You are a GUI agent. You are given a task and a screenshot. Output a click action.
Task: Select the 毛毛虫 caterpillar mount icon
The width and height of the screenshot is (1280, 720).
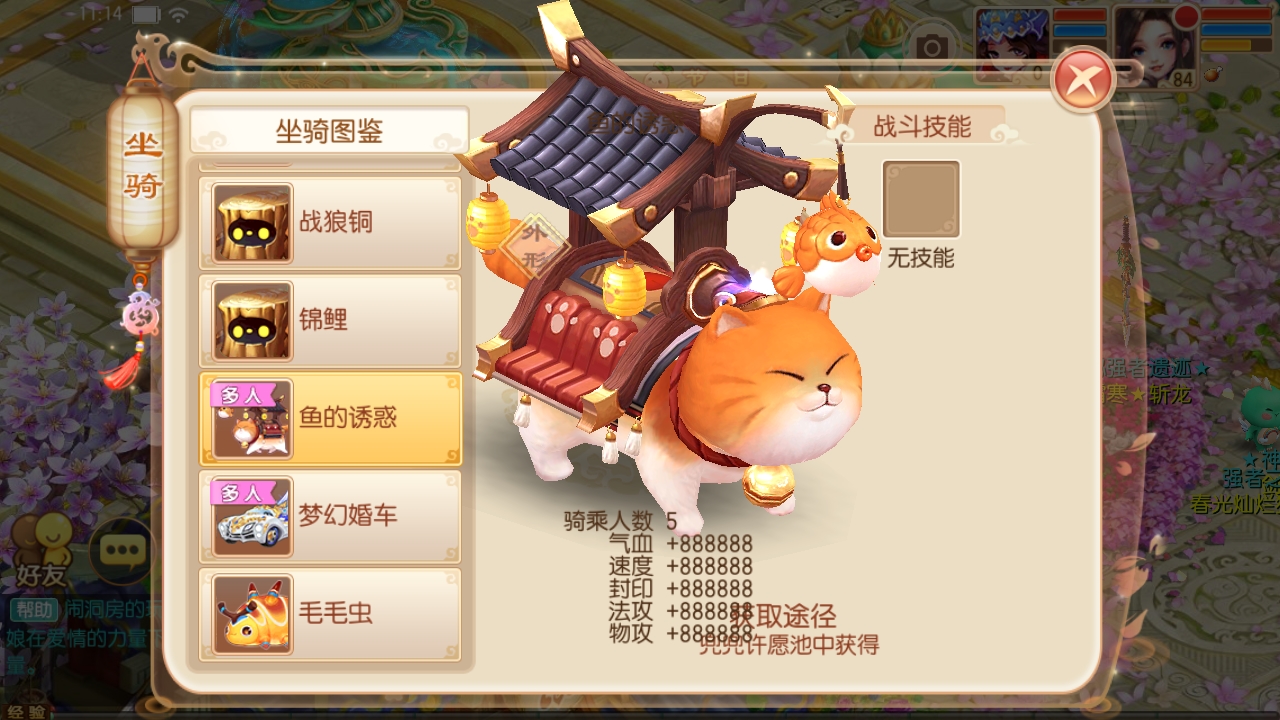pos(251,616)
